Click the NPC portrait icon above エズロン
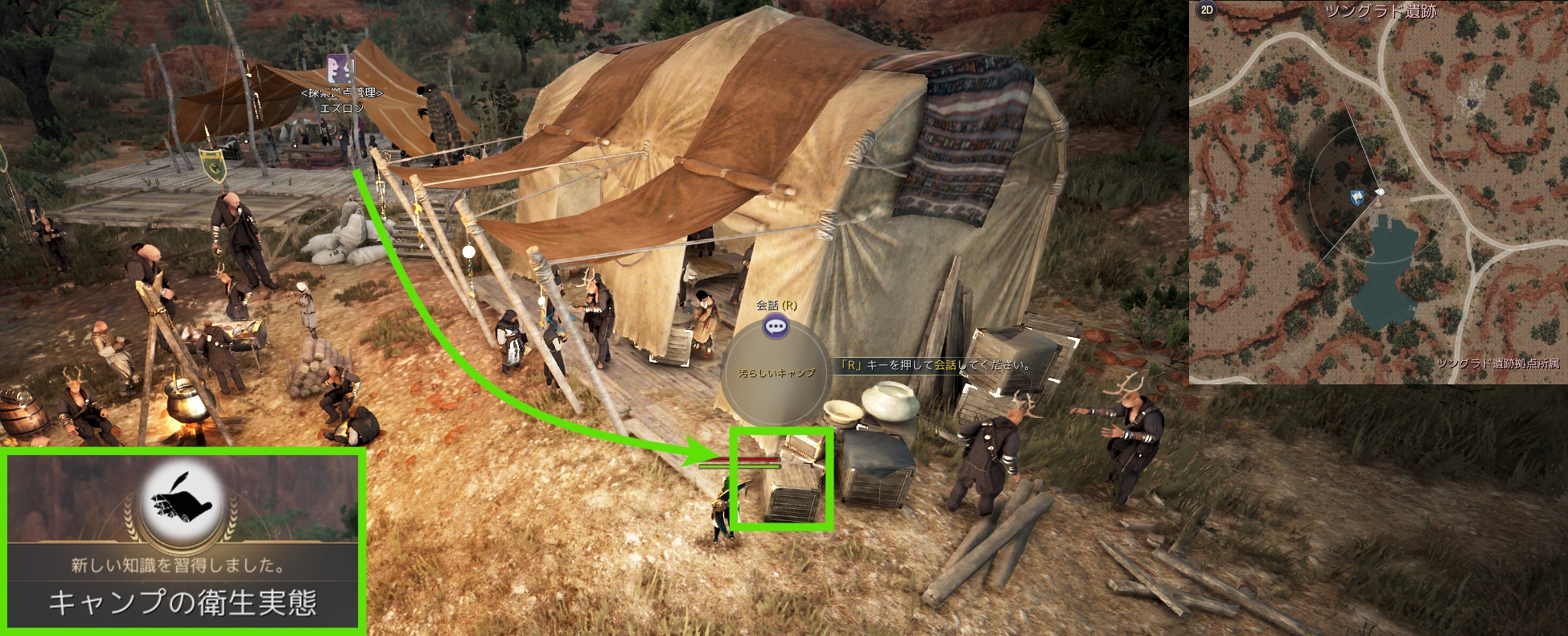This screenshot has width=1568, height=636. (340, 69)
